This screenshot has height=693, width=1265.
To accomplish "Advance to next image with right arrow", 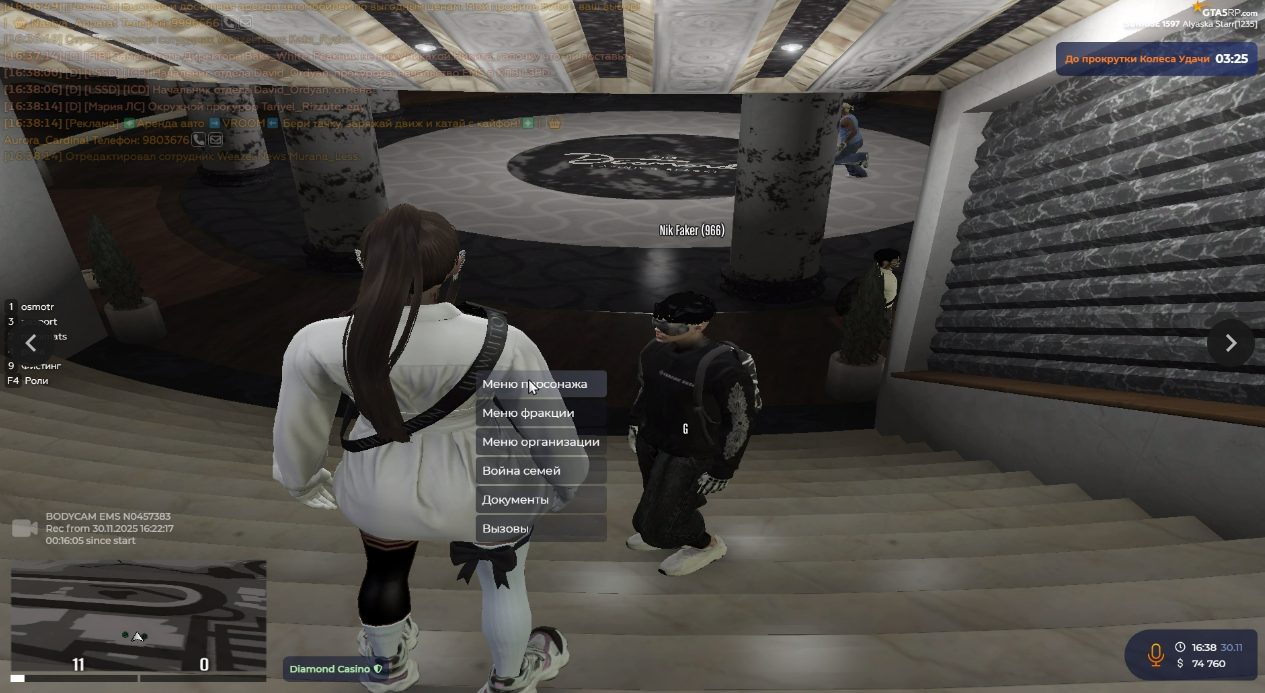I will click(1230, 343).
